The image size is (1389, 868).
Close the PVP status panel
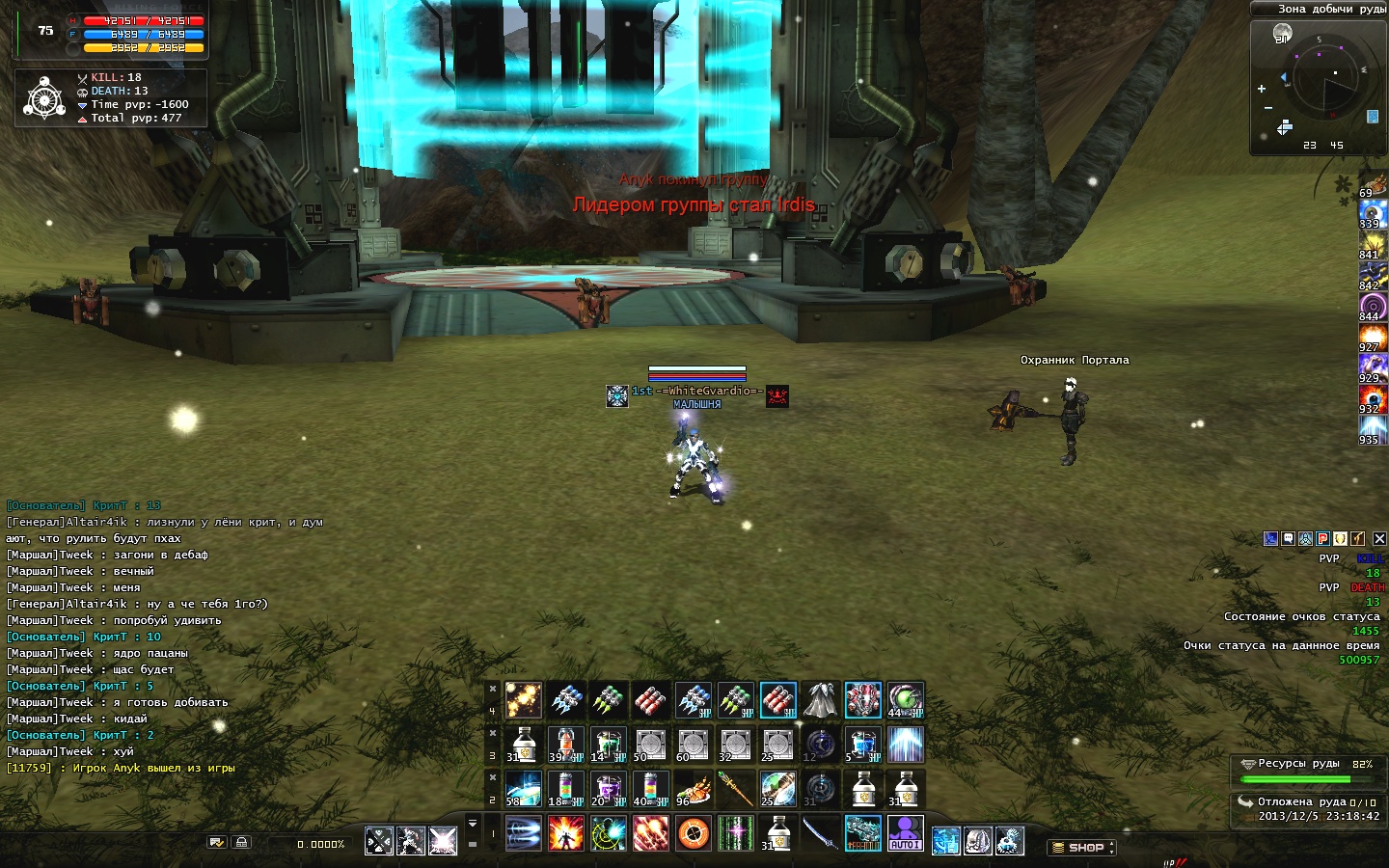coord(1379,539)
